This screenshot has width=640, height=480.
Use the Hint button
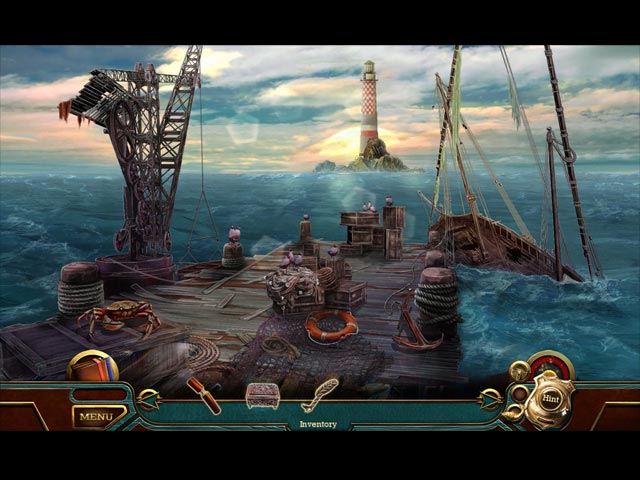(x=550, y=399)
